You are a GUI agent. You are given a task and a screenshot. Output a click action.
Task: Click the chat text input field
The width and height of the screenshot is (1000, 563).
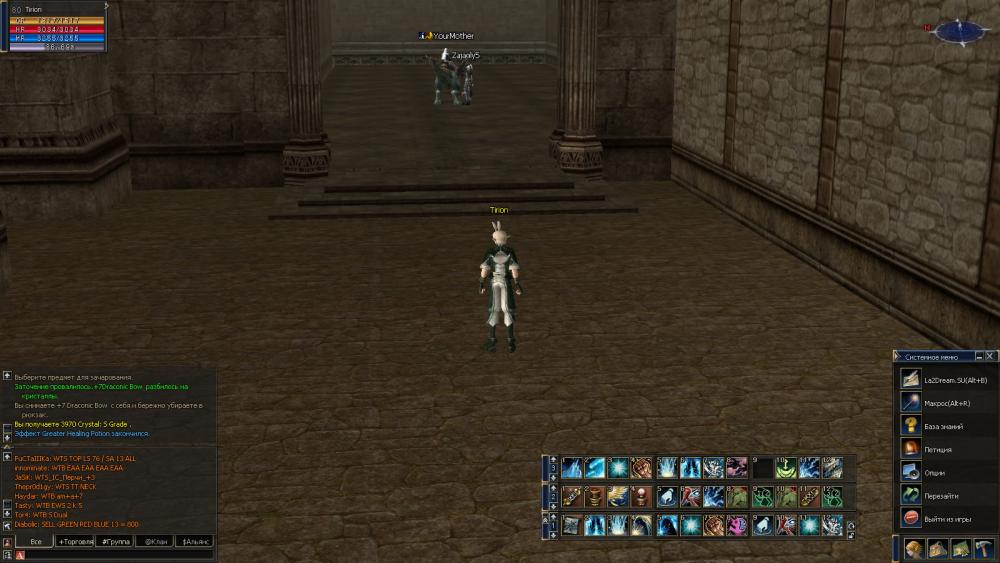[x=115, y=555]
